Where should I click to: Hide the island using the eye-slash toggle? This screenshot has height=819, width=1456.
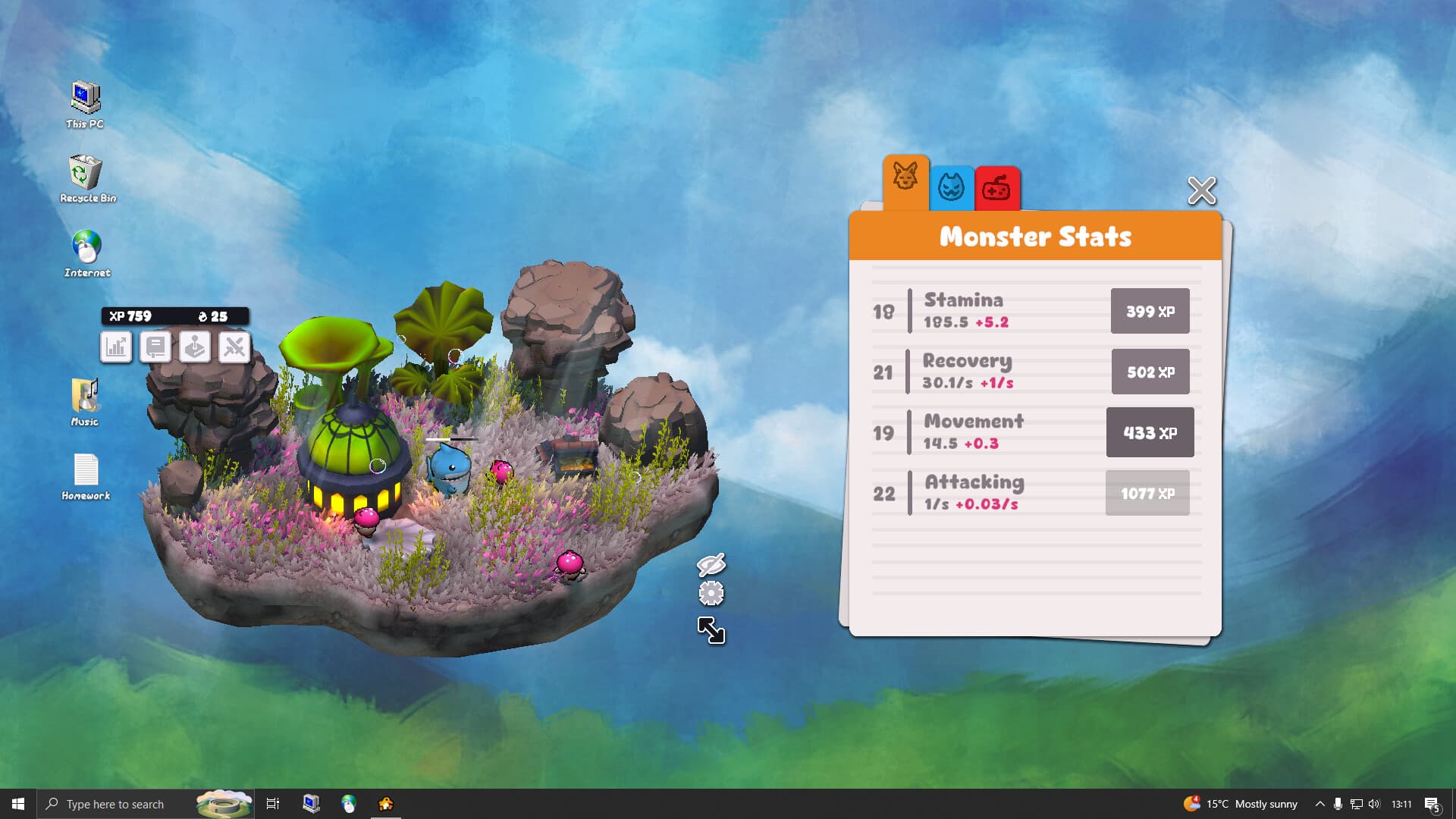point(710,564)
